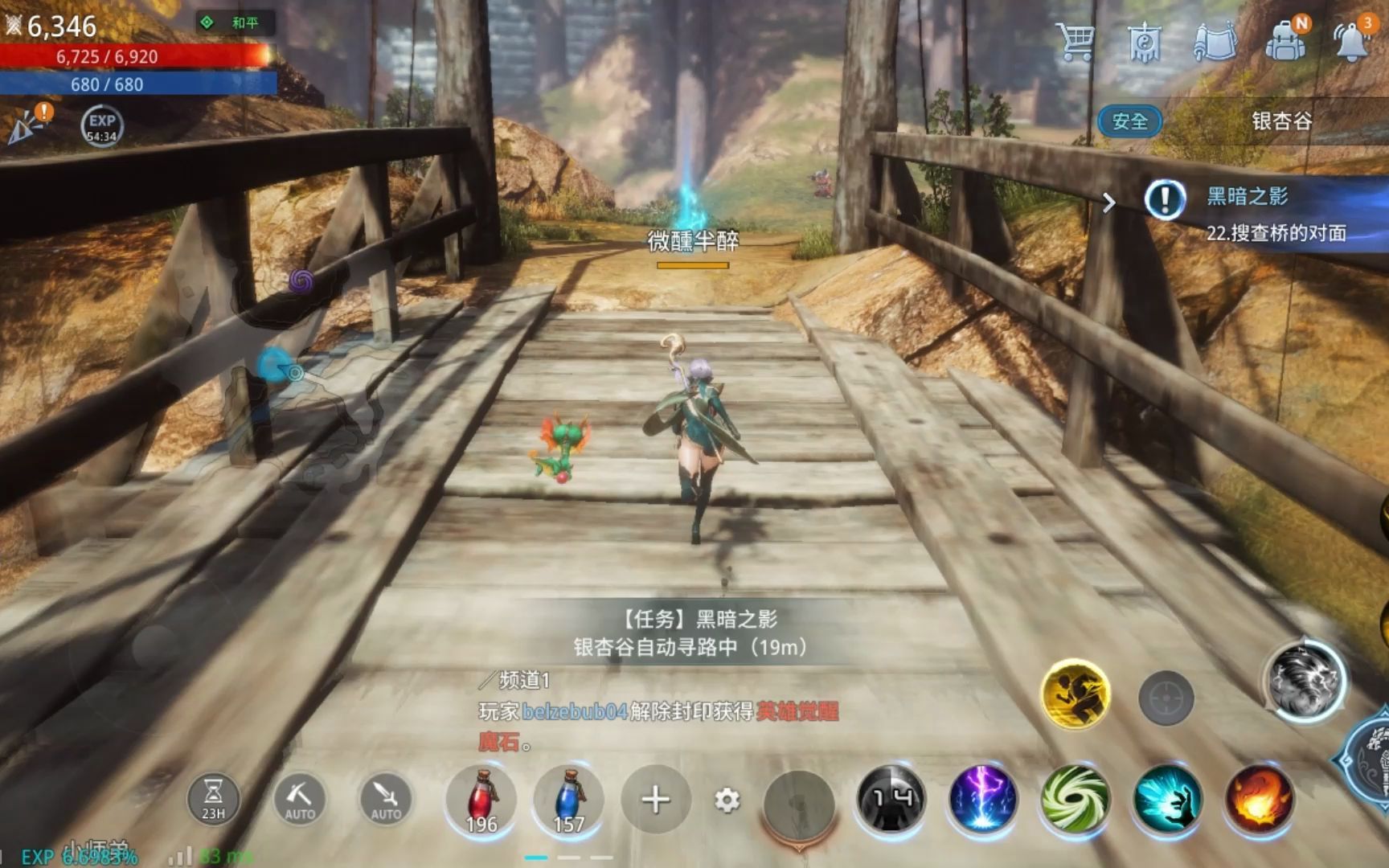Viewport: 1389px width, 868px height.
Task: Cast the cyan hand blast skill
Action: (x=1167, y=799)
